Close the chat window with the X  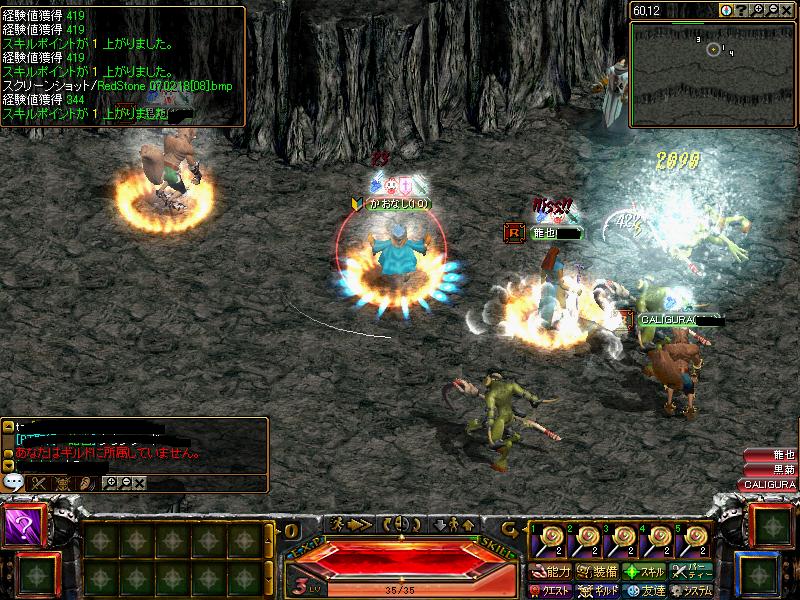point(140,483)
